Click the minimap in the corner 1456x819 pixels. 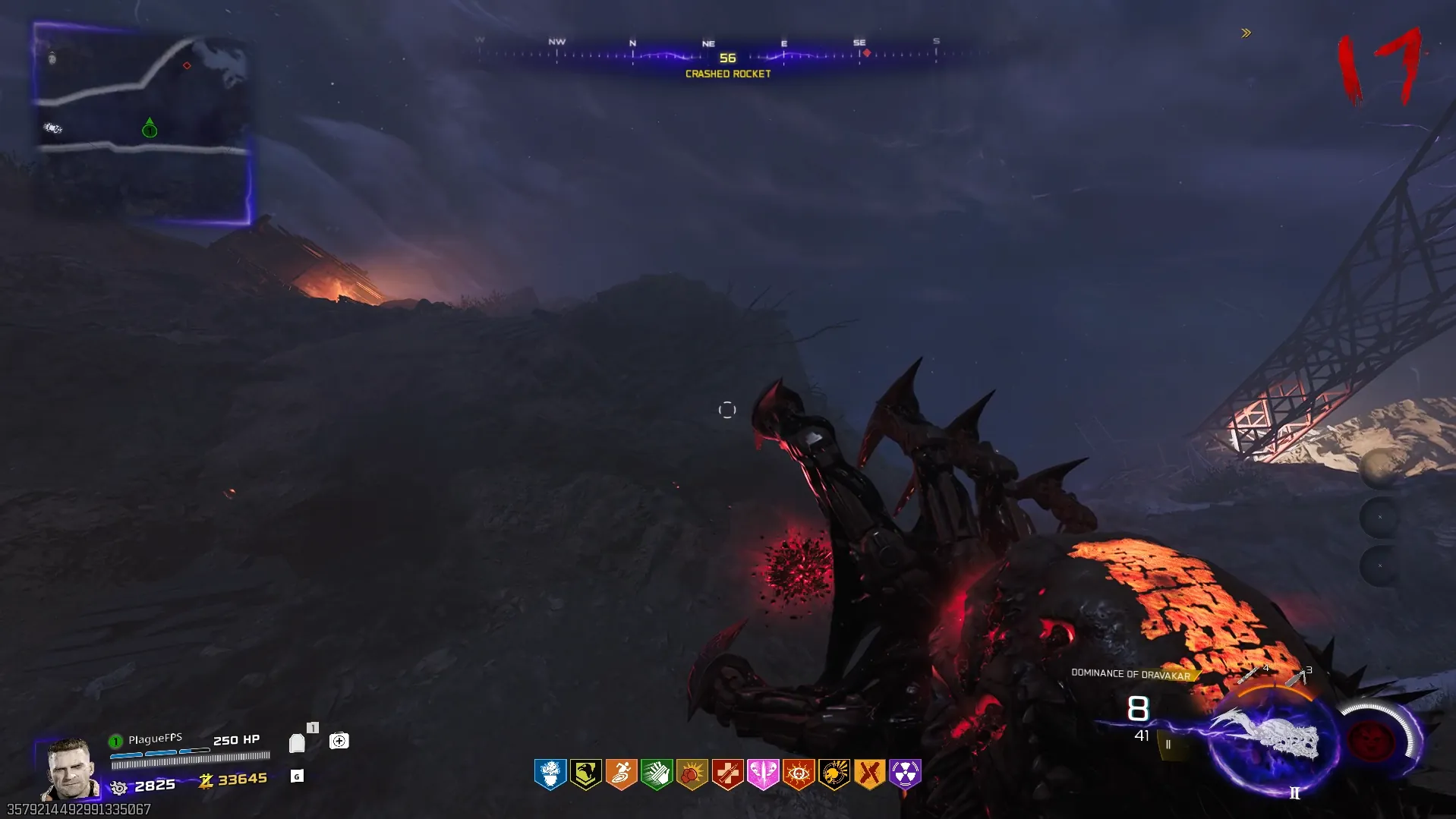(x=143, y=124)
